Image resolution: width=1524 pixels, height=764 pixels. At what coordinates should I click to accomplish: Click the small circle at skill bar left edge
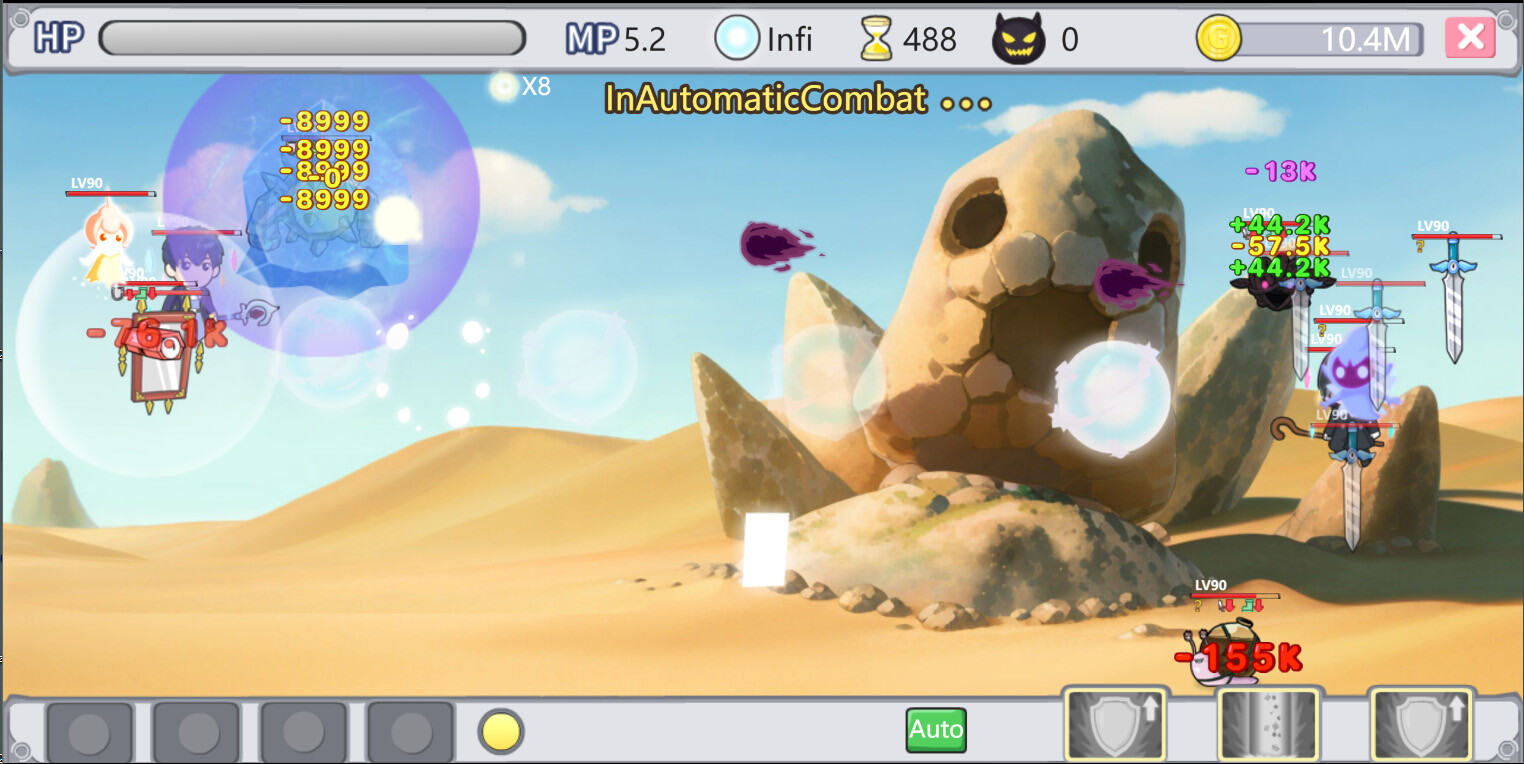(22, 747)
